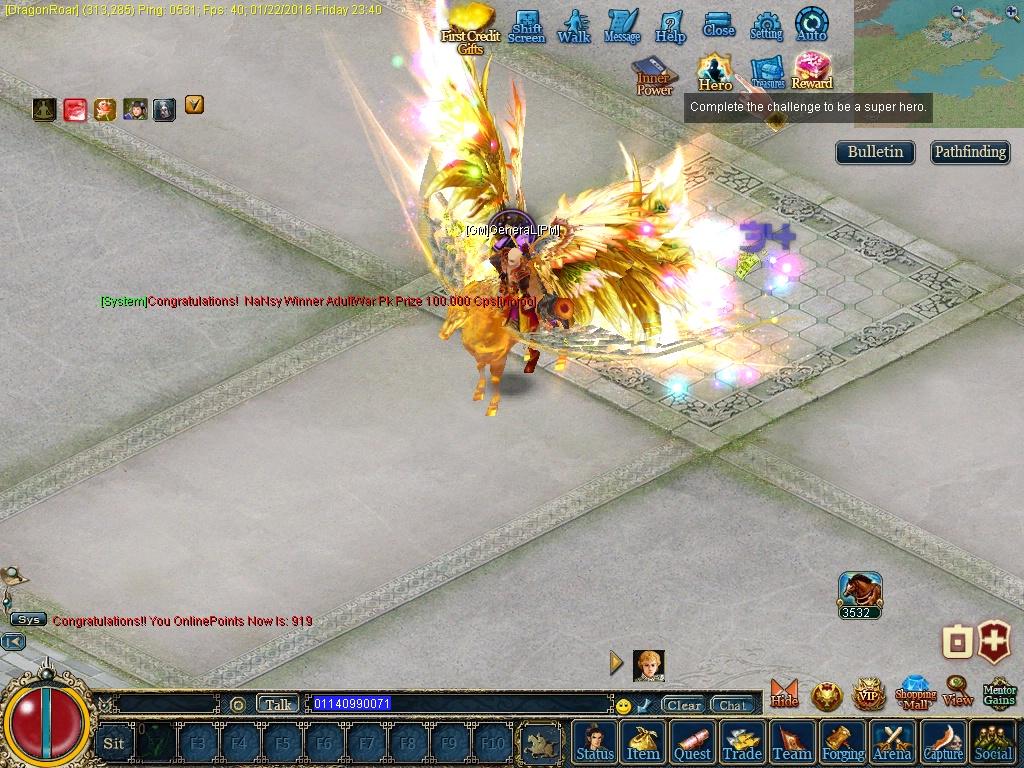The image size is (1024, 768).
Task: Claim the Reward chest
Action: (x=812, y=71)
